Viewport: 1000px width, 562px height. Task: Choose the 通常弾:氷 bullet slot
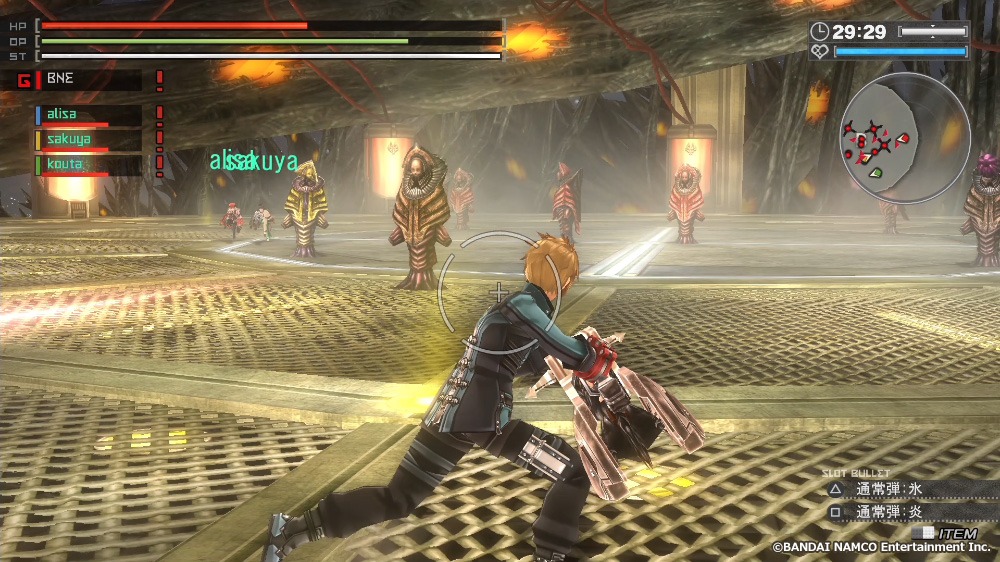pos(888,490)
